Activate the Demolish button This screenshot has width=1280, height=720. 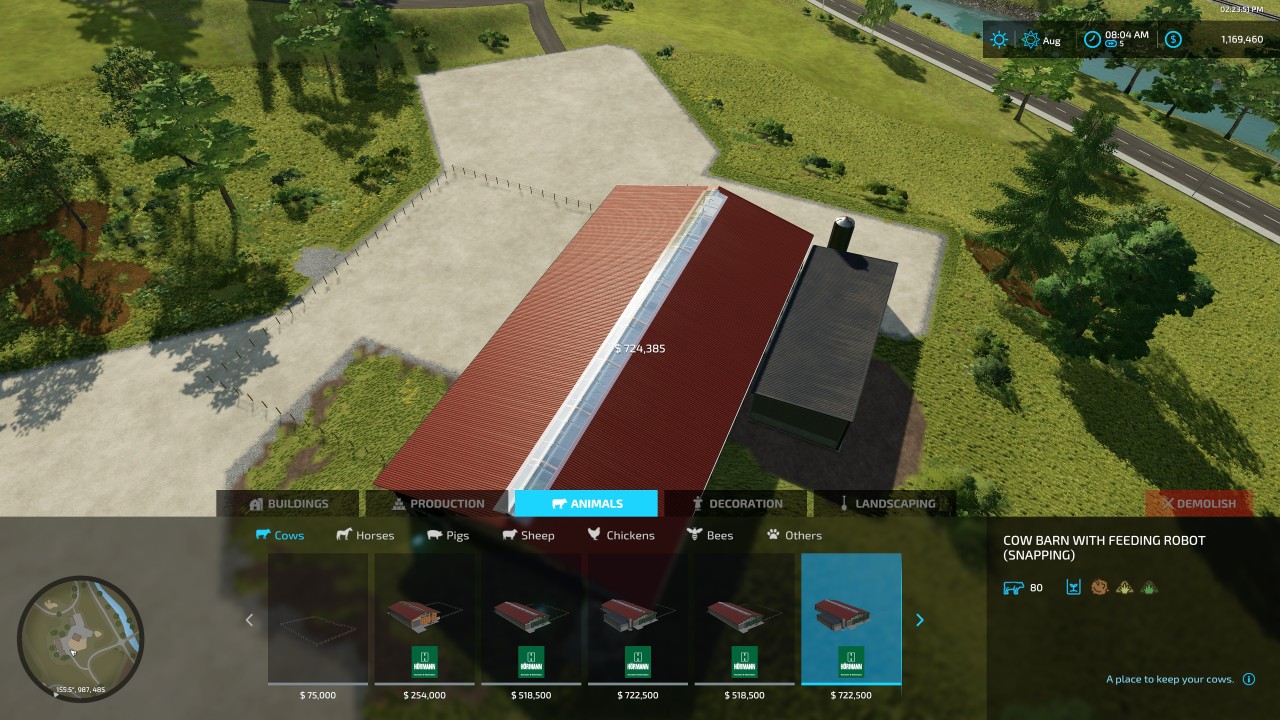(x=1197, y=504)
